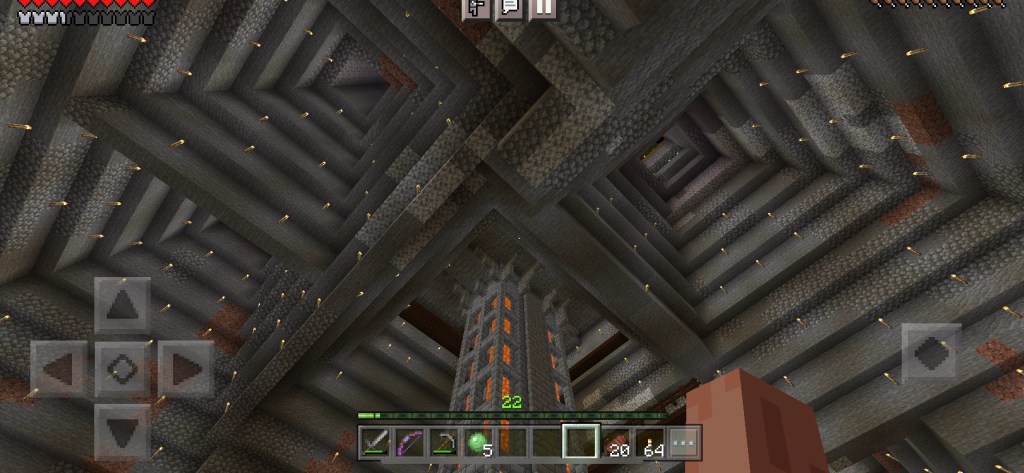Select the sword in the hotbar
The image size is (1024, 473).
(x=375, y=441)
